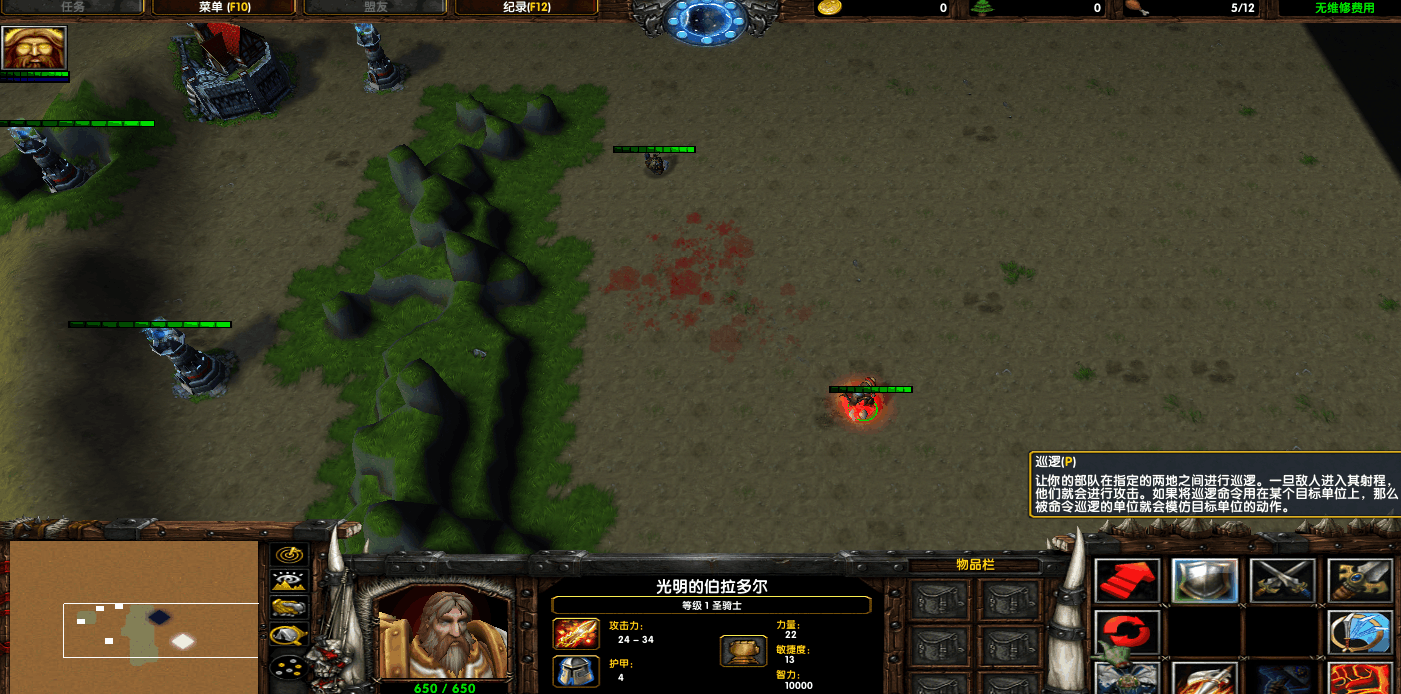Click on the minimap
The image size is (1401, 694).
[134, 615]
